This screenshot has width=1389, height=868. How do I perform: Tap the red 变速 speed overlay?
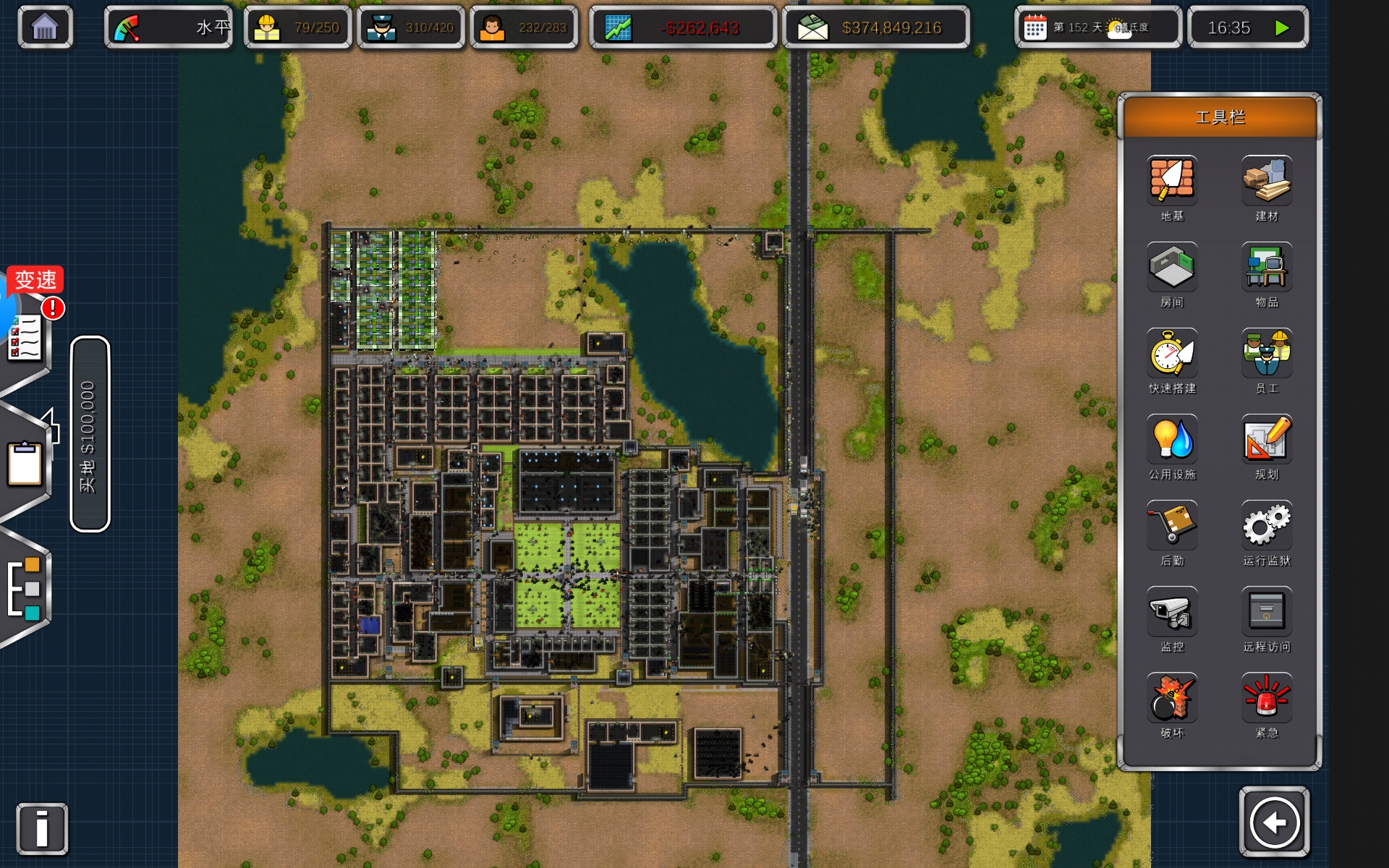(x=35, y=280)
